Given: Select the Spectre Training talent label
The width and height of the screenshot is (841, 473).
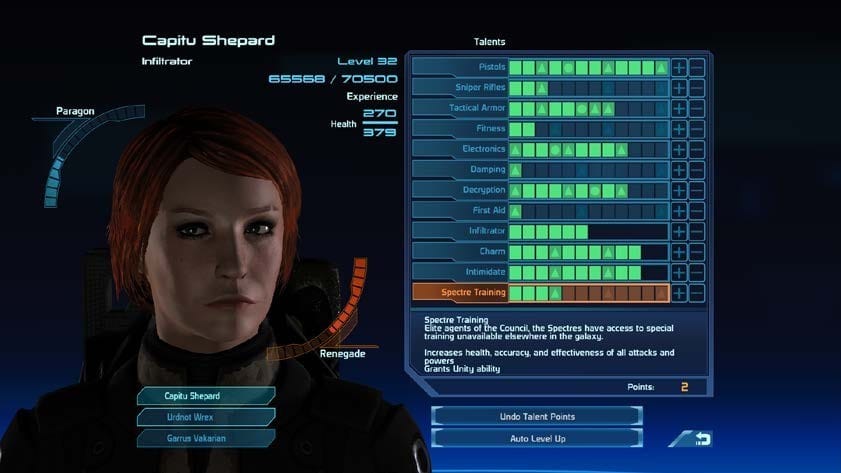Looking at the screenshot, I should [x=460, y=293].
